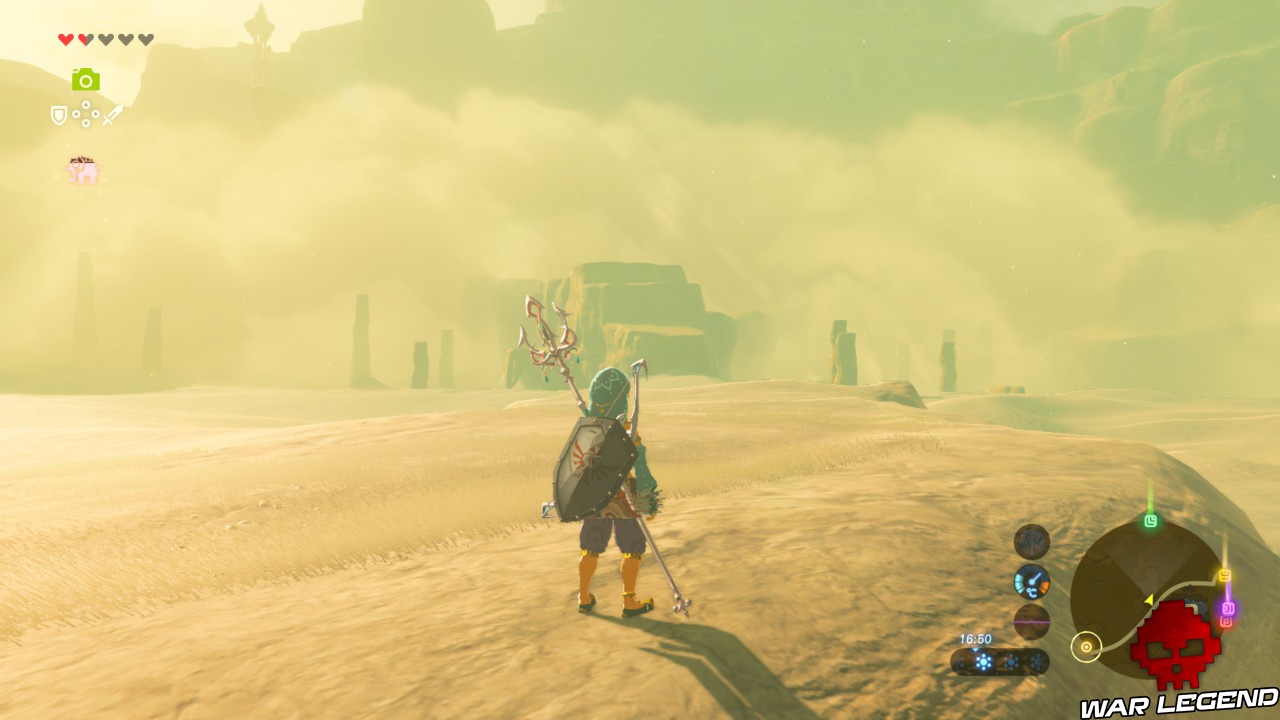Open weapon selection via d-pad right arrow

click(96, 114)
